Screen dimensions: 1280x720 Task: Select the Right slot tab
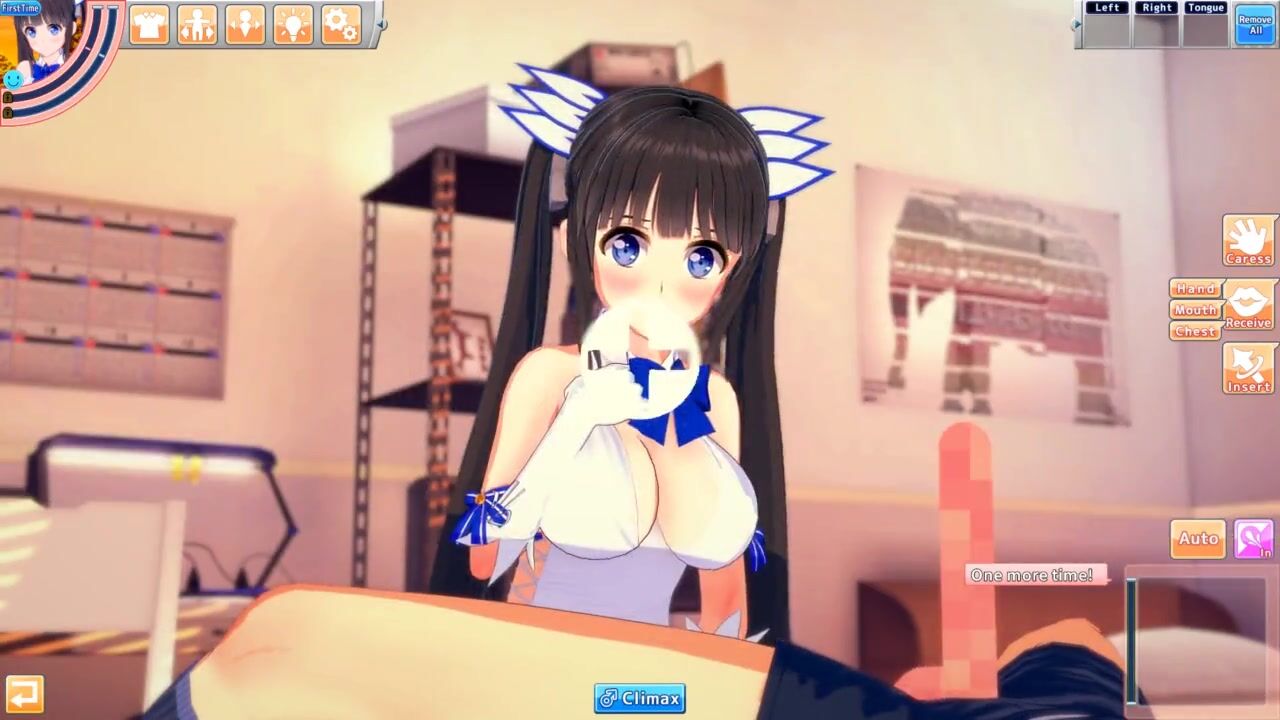point(1156,8)
